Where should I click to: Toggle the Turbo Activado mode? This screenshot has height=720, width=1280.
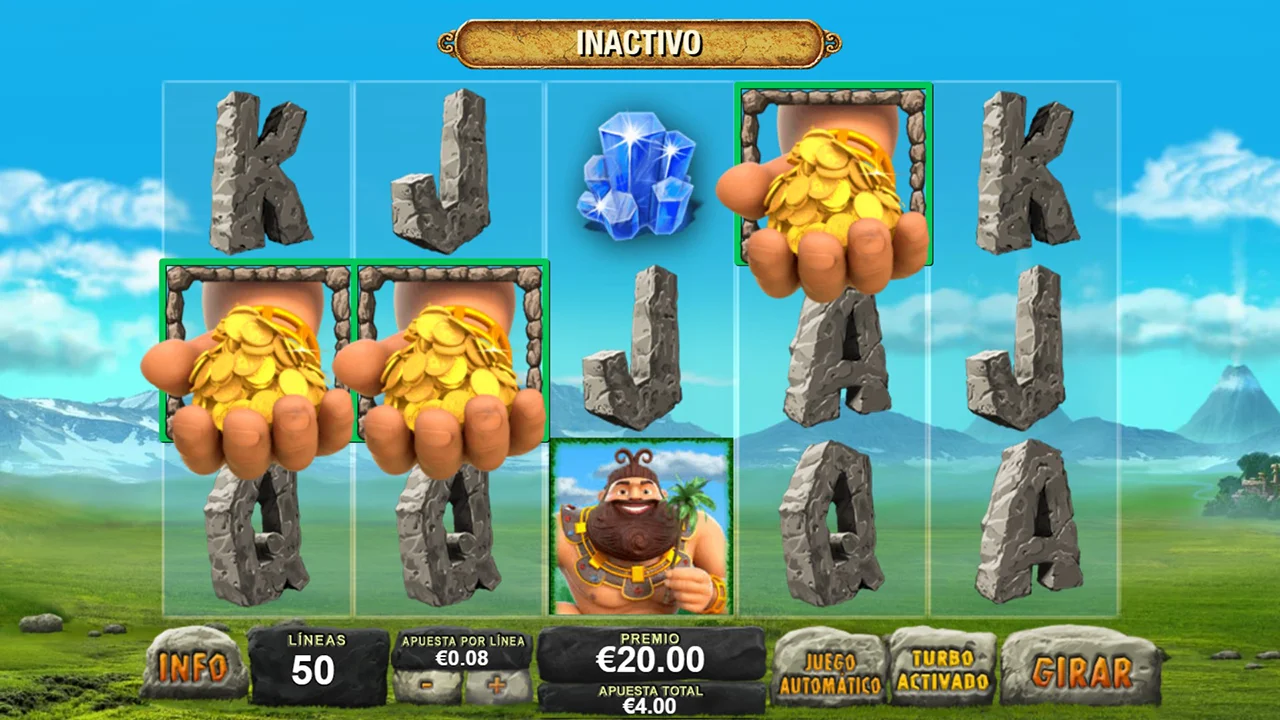(942, 669)
